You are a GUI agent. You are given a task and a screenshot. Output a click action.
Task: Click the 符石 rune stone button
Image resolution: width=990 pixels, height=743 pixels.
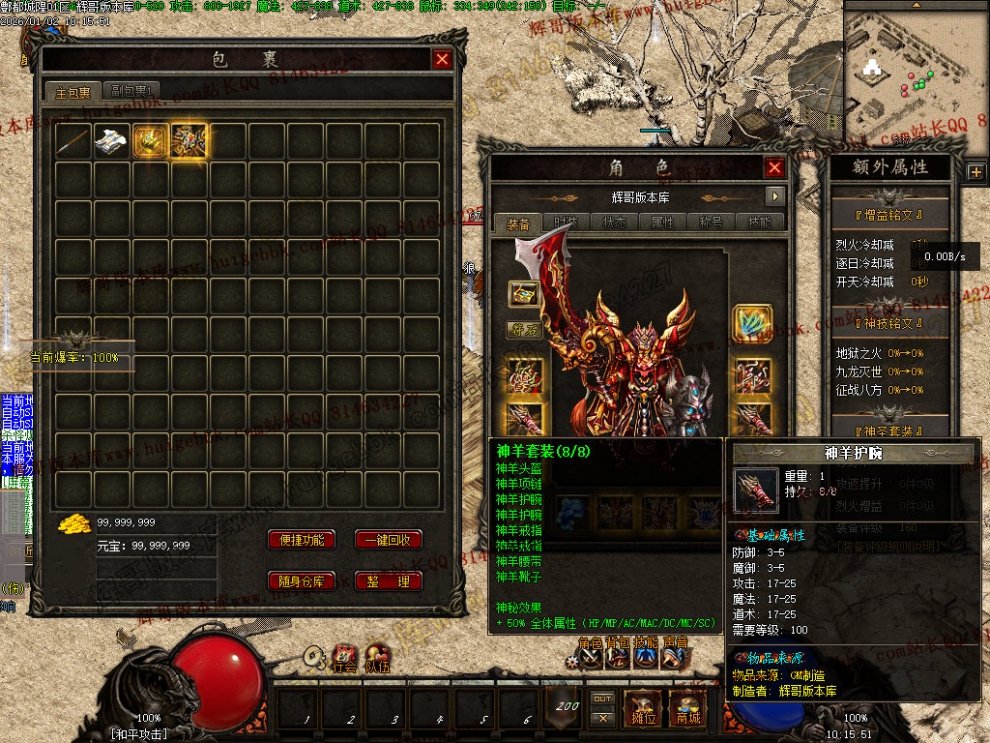coord(523,328)
